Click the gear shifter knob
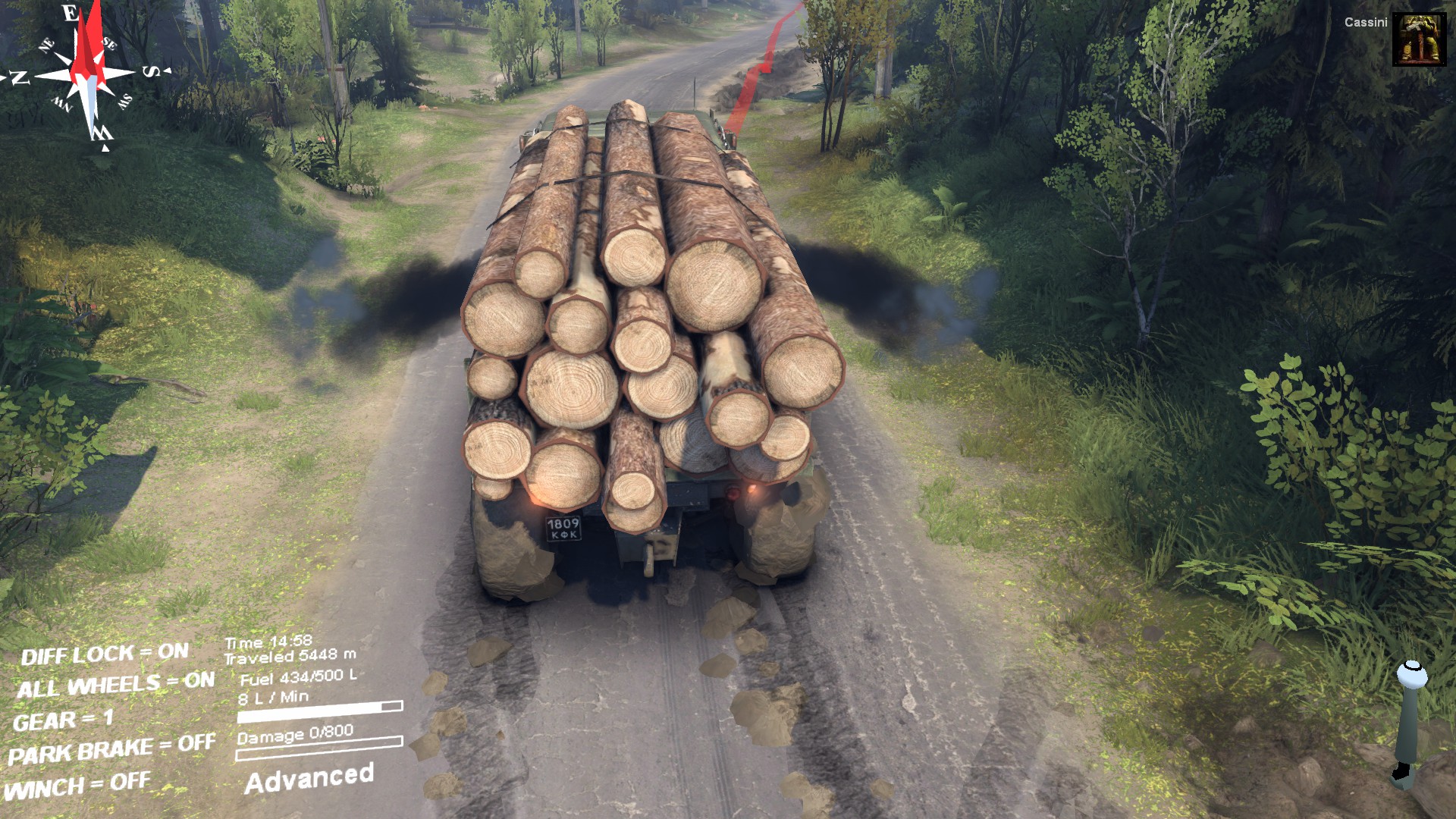This screenshot has height=819, width=1456. click(x=1412, y=673)
